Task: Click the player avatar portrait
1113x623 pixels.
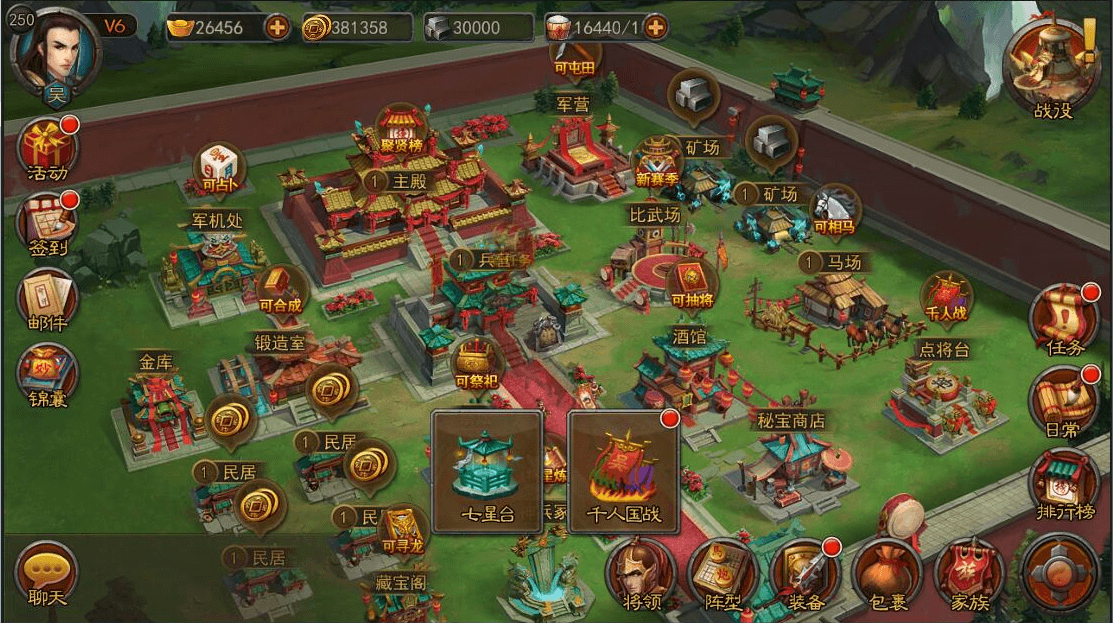Action: 56,50
